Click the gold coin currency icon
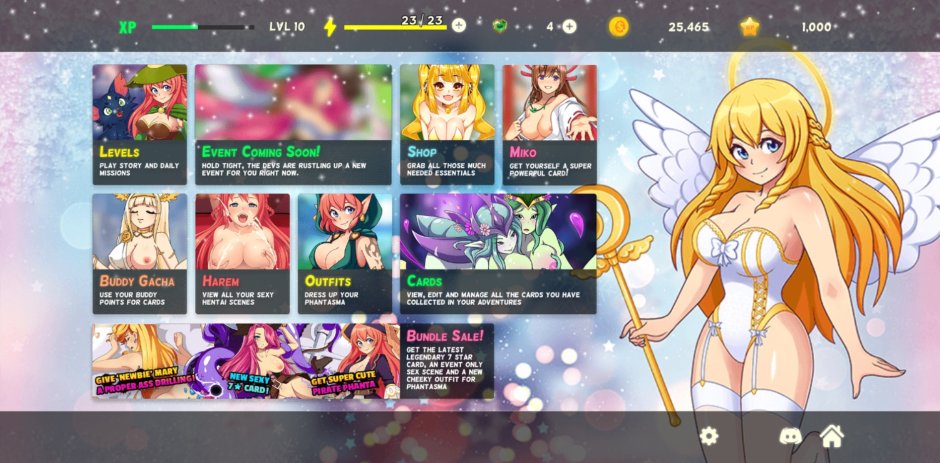Screen dimensions: 940x463 coord(619,27)
